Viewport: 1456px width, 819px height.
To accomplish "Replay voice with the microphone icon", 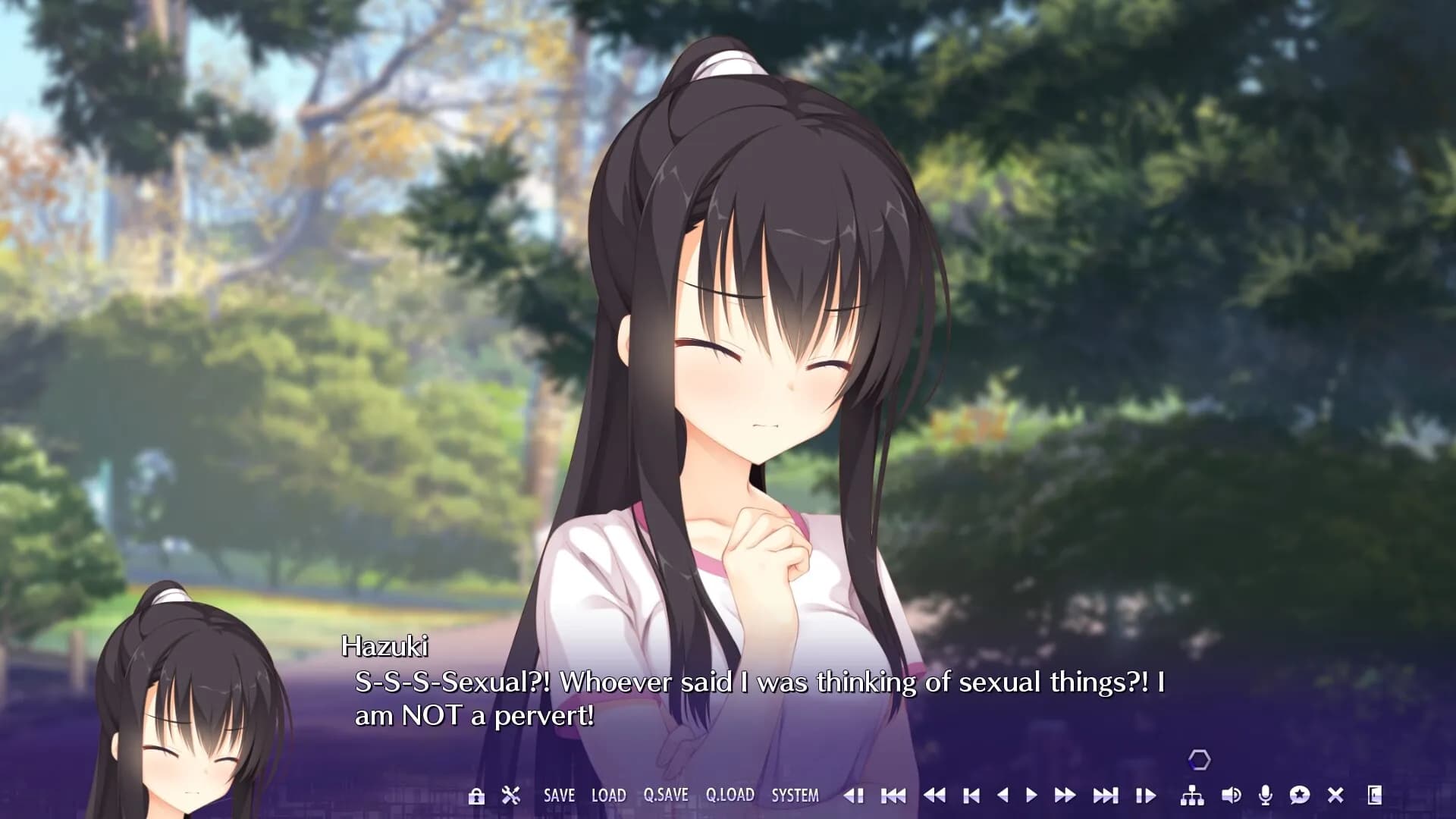I will pos(1265,795).
